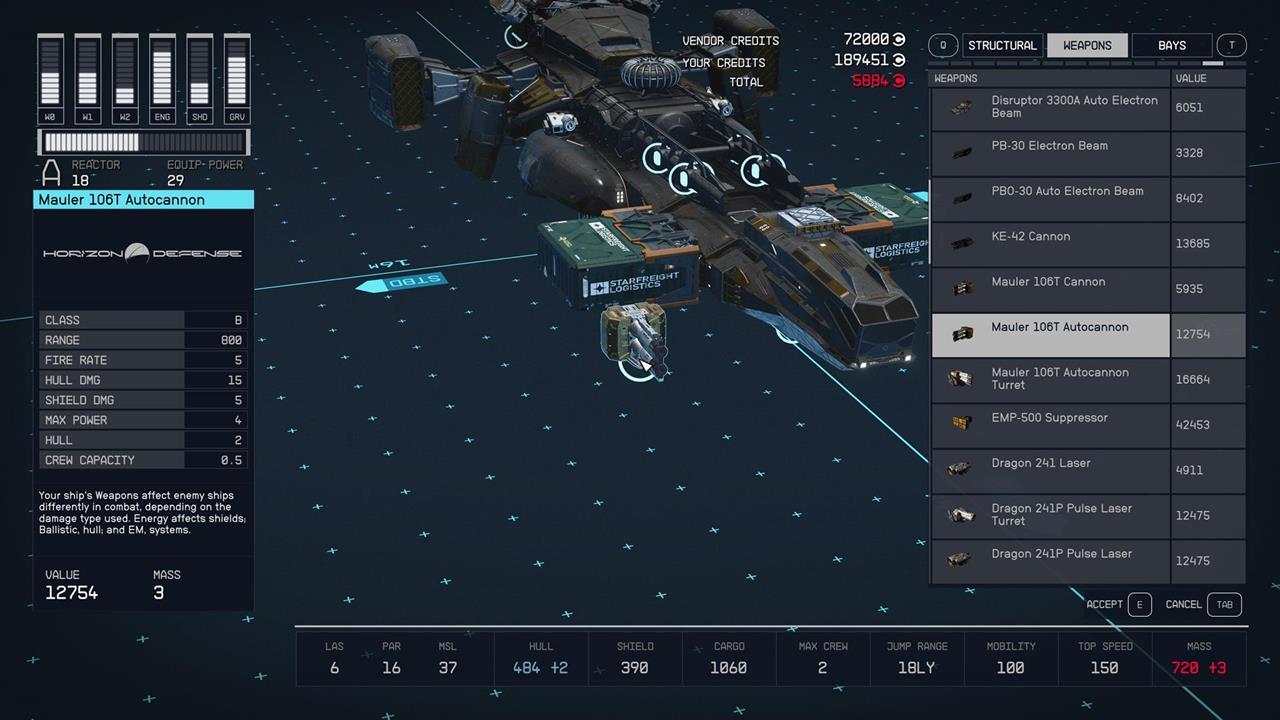This screenshot has height=720, width=1280.
Task: Select the Dragon 241 Laser icon
Action: tap(961, 470)
